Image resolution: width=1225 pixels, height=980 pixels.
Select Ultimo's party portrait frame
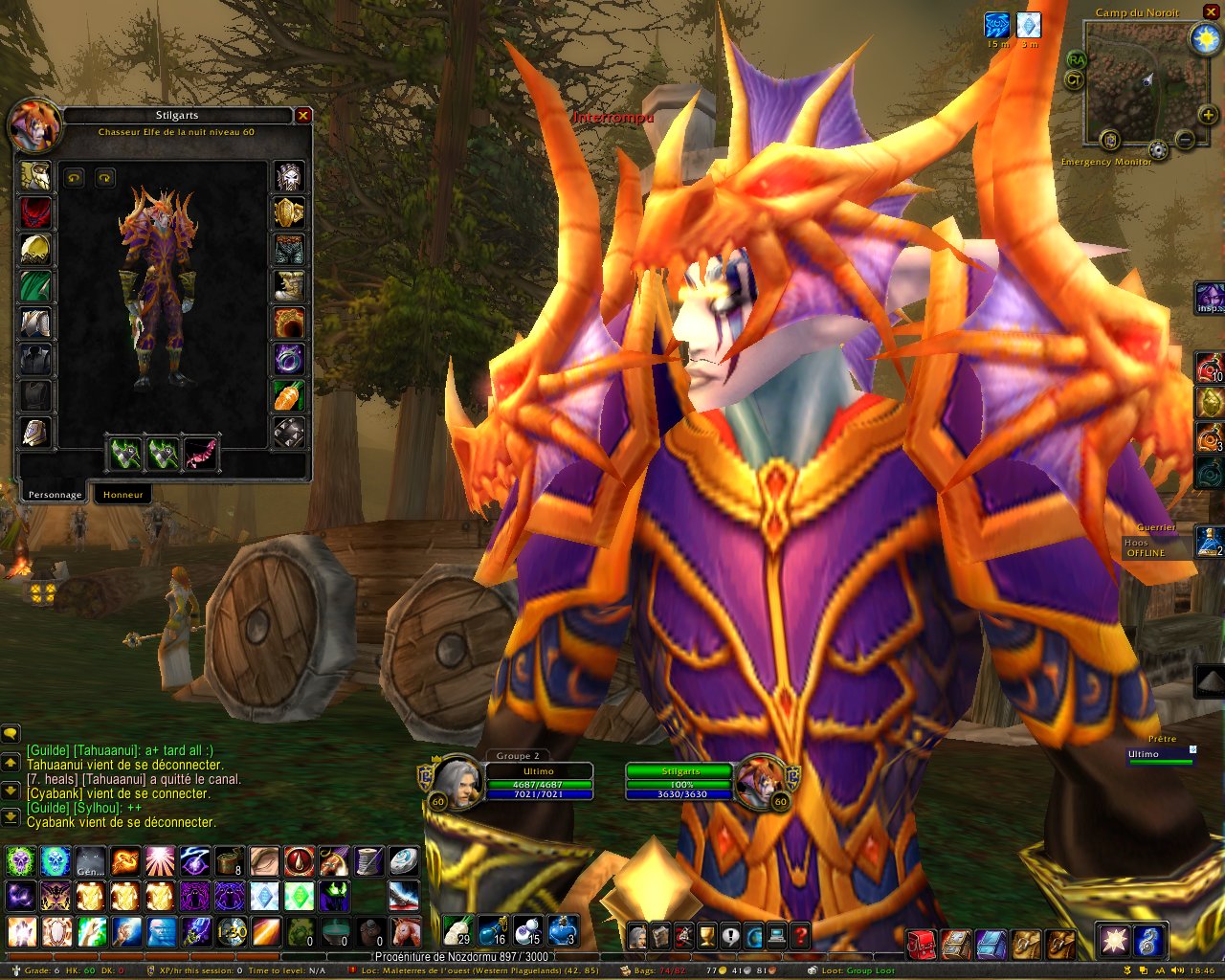coord(457,782)
